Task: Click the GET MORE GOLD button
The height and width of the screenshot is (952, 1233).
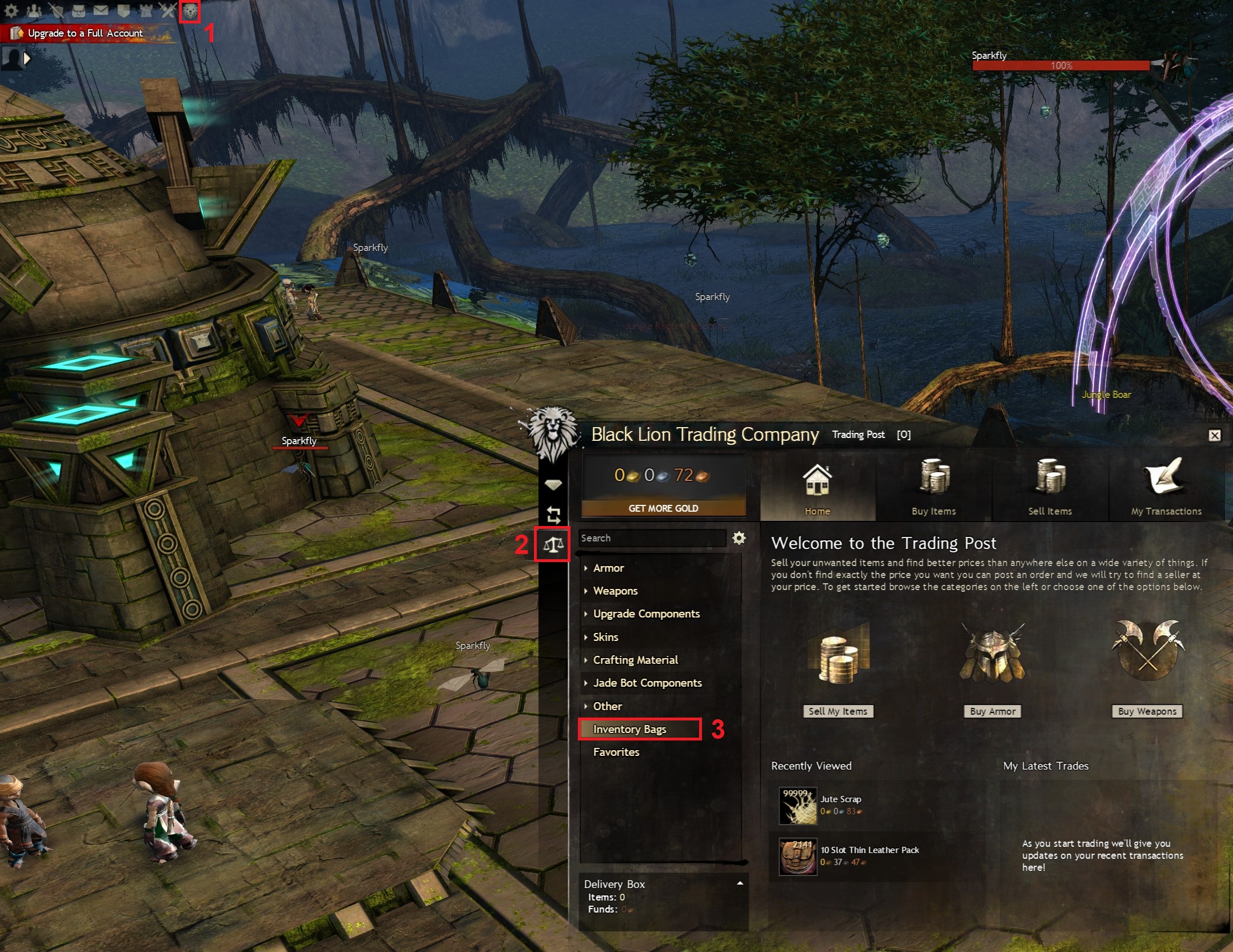Action: (x=663, y=508)
